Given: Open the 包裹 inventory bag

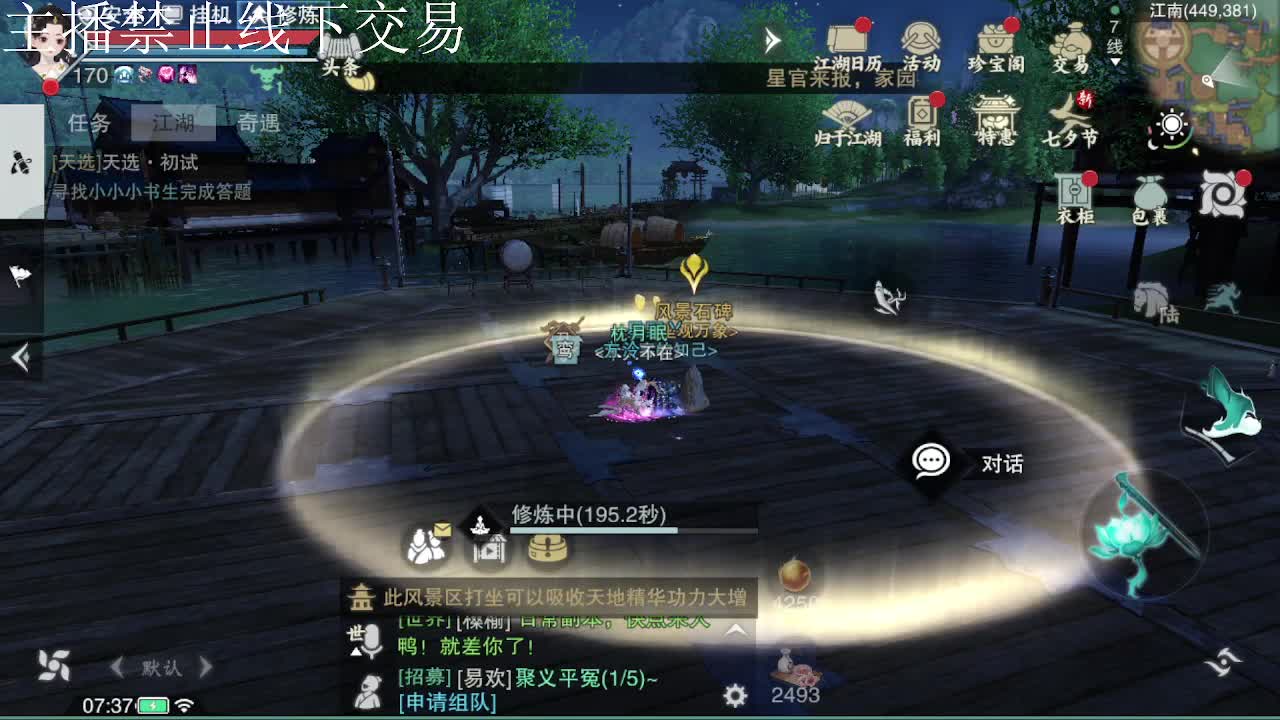Looking at the screenshot, I should tap(1148, 195).
